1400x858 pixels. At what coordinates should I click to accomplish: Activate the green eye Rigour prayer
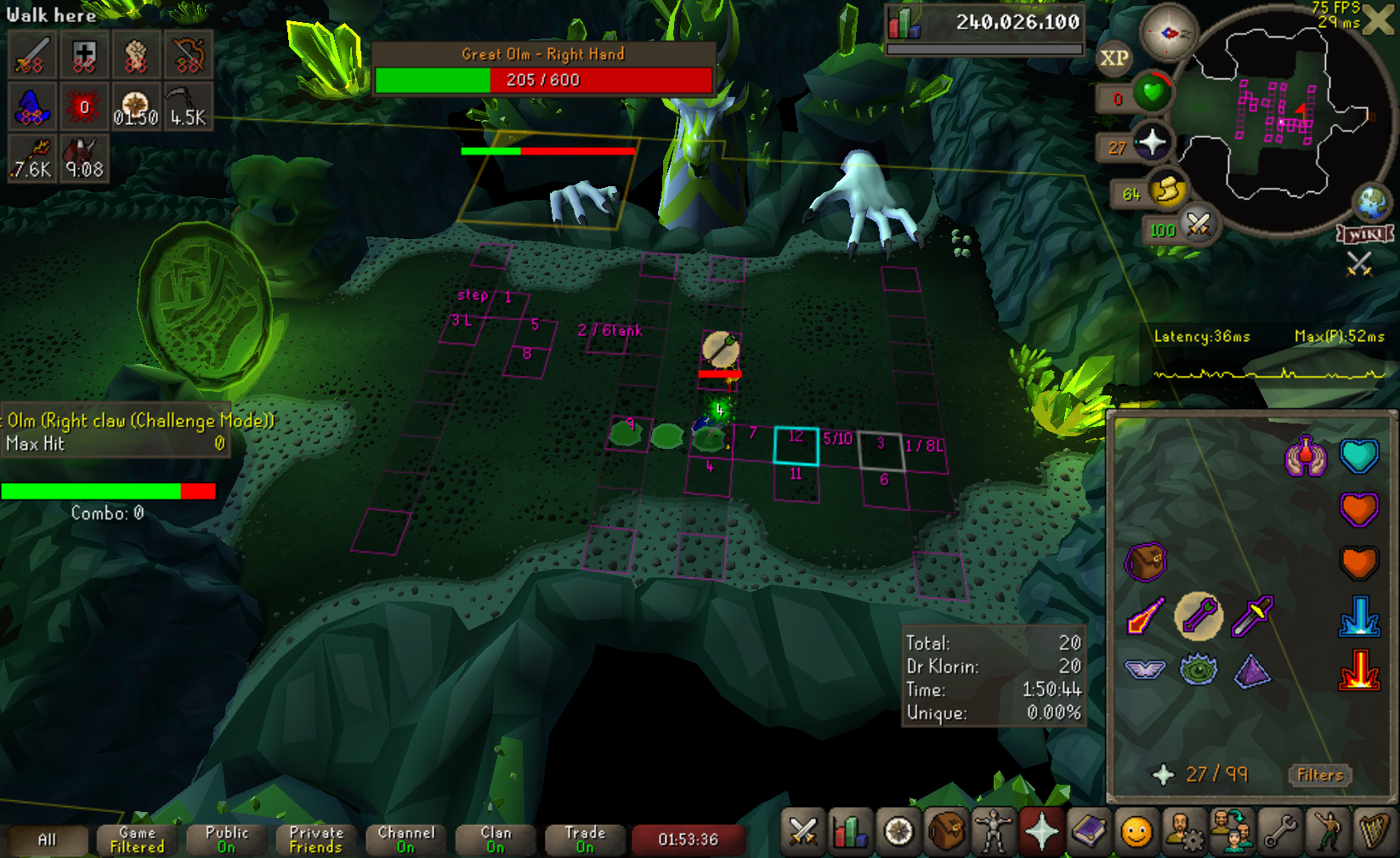(1199, 670)
